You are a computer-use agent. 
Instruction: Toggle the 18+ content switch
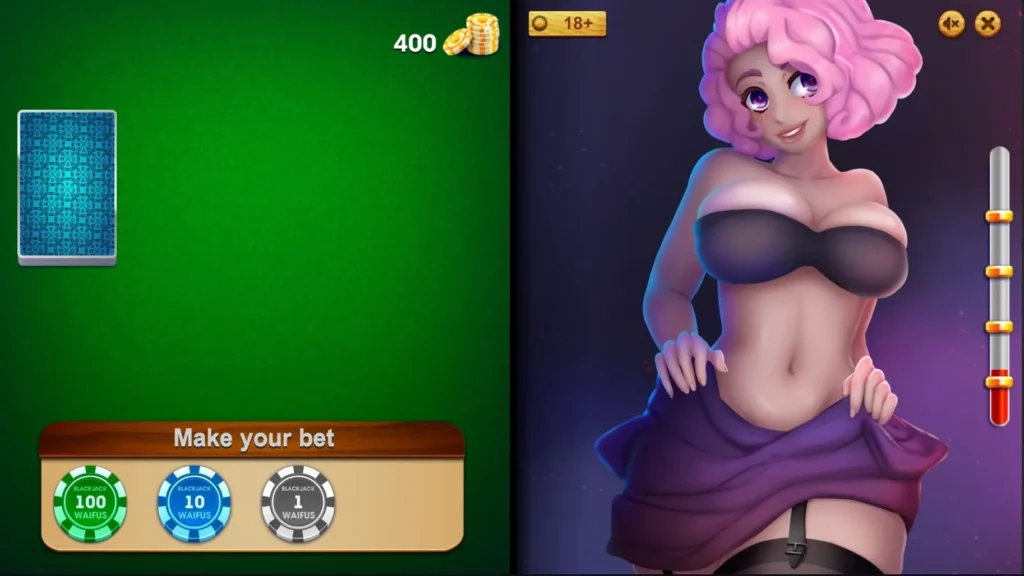[567, 23]
